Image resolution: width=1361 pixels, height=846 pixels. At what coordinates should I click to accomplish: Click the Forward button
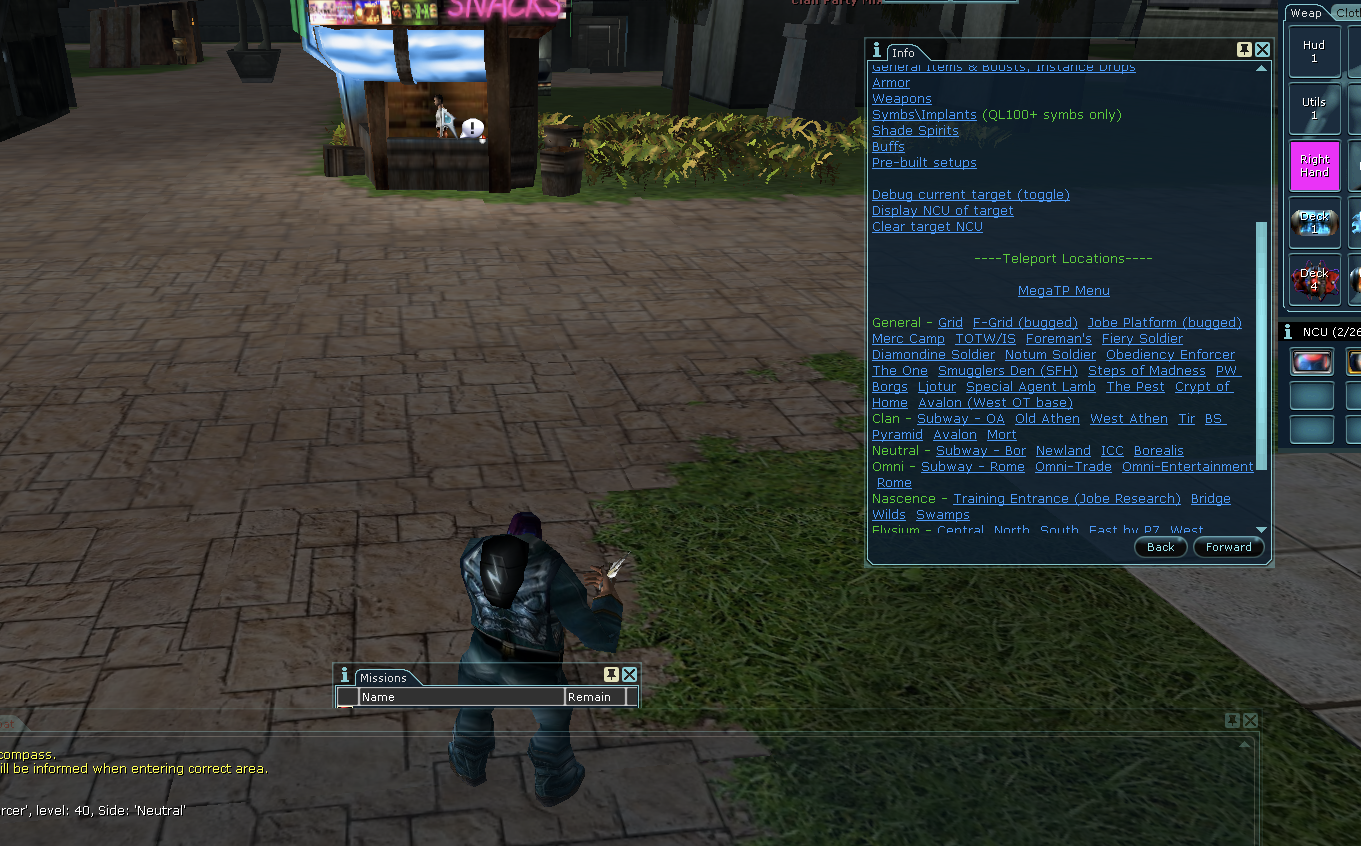tap(1228, 547)
